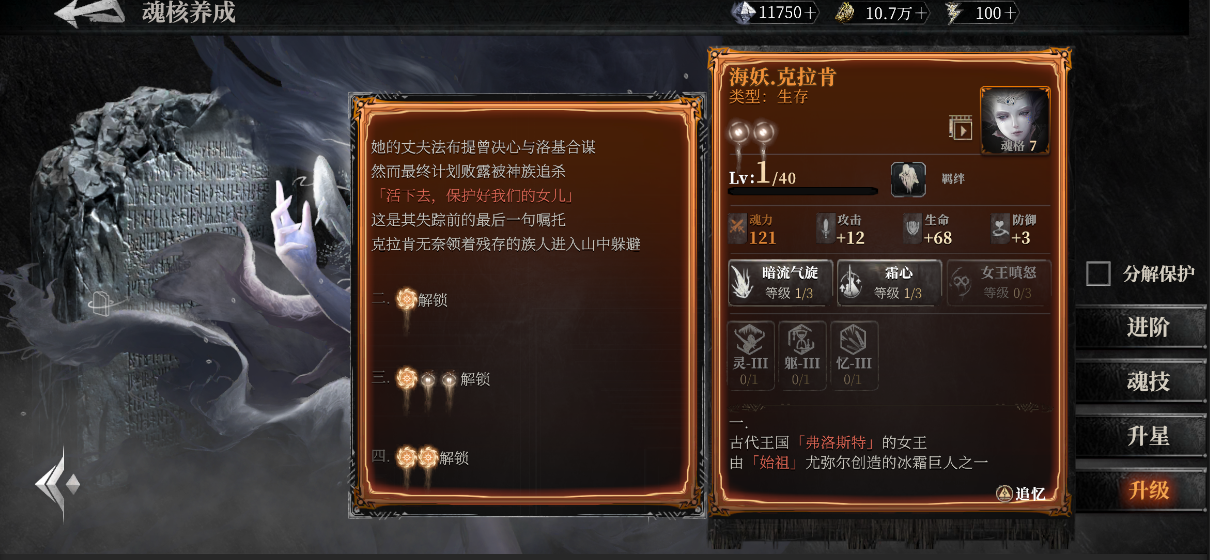Select the 忆-III rune slot
Screen dimensions: 1210x560
pyautogui.click(x=853, y=354)
